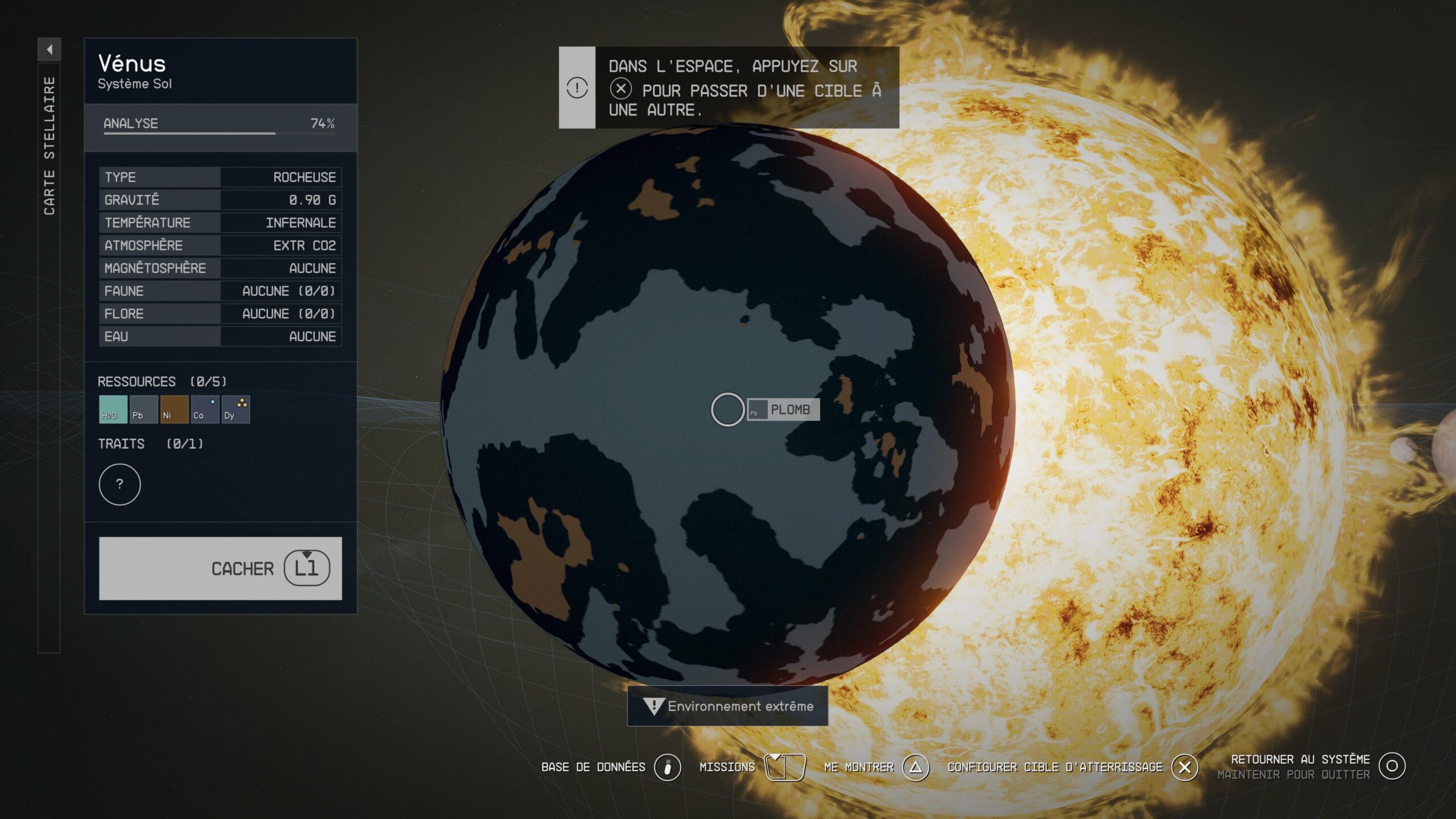Choose the Ni nickel resource tile
1456x819 pixels.
[x=174, y=409]
